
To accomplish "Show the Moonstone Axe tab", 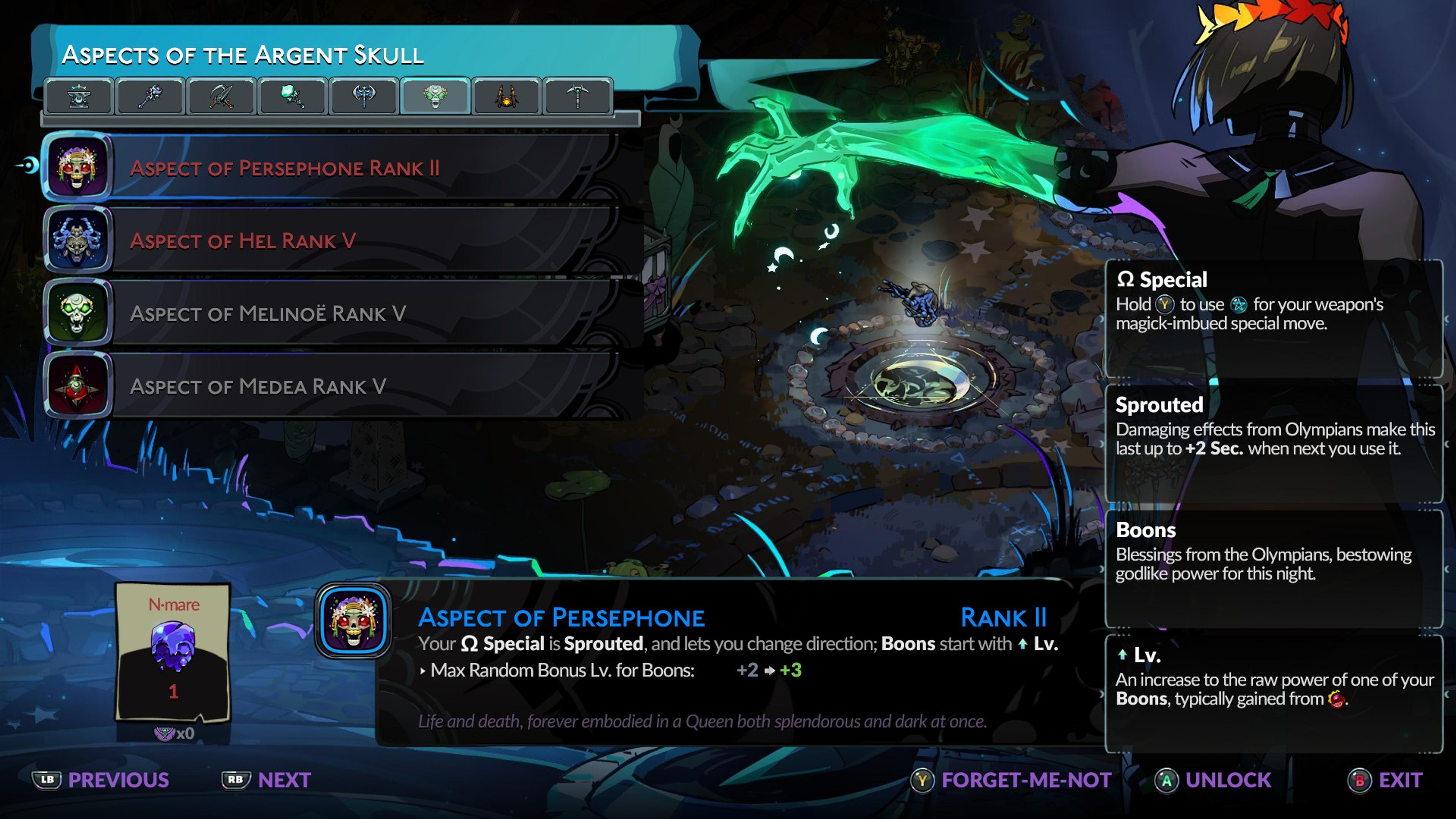I will (x=364, y=97).
